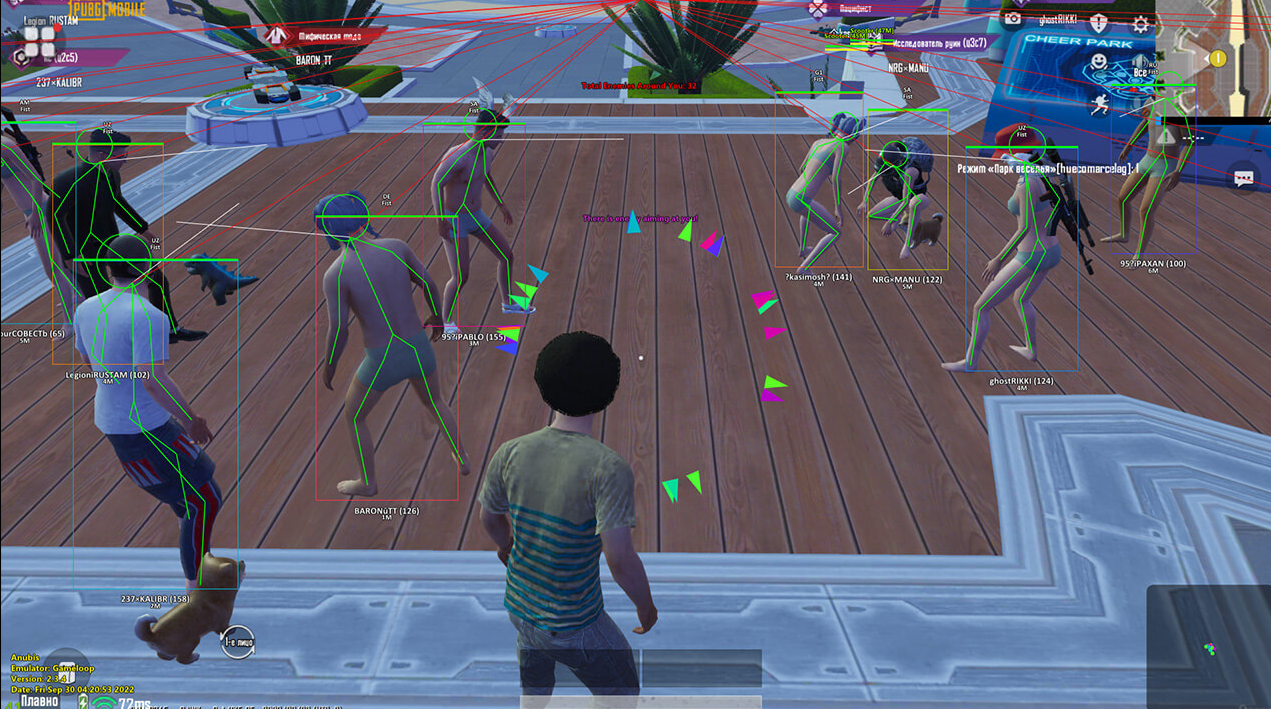Image resolution: width=1271 pixels, height=709 pixels.
Task: Open the gear settings icon
Action: 1140,25
